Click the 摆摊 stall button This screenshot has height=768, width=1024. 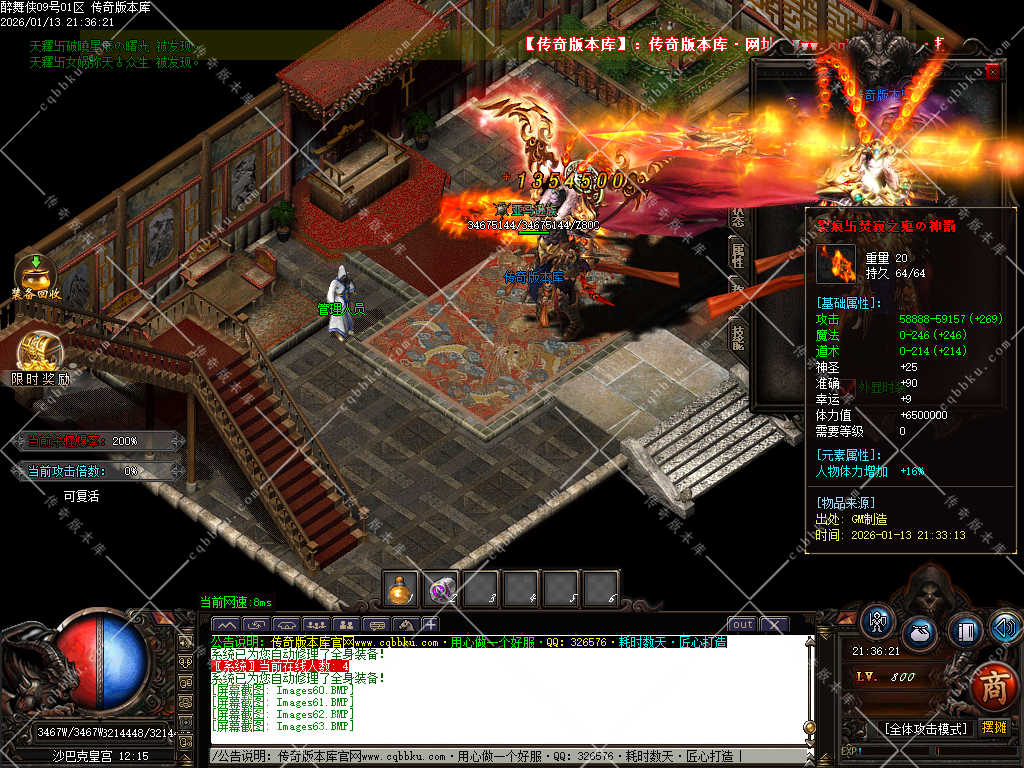[994, 728]
